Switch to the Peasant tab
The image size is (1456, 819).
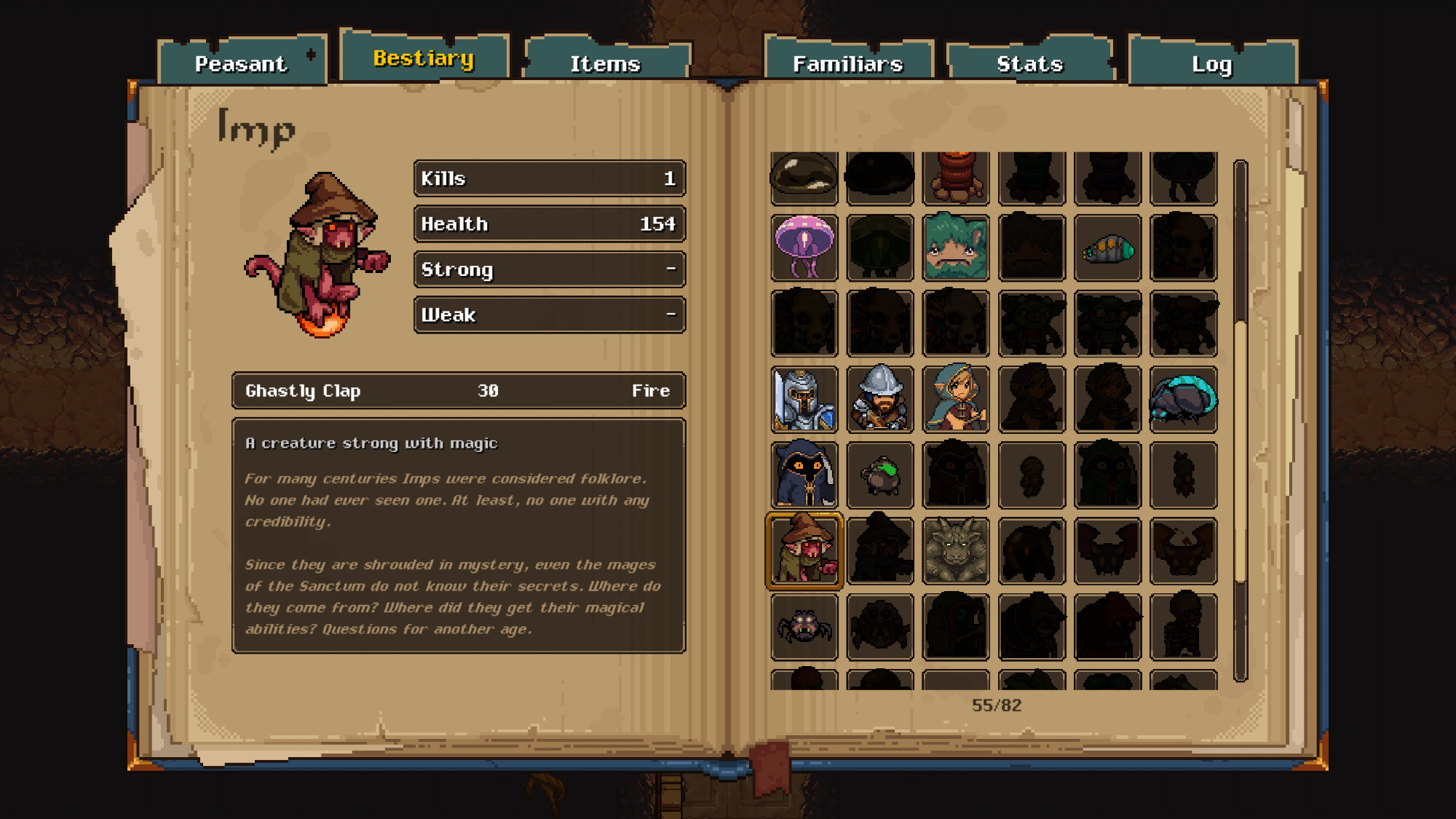click(x=241, y=64)
